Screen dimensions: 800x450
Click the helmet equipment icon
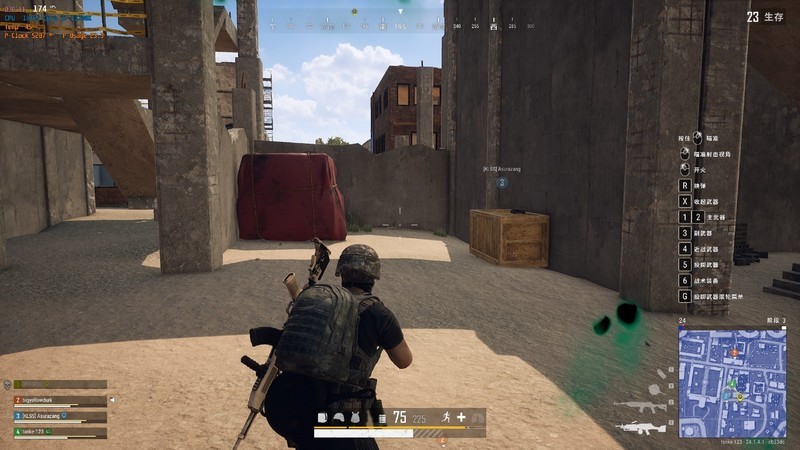click(x=338, y=418)
